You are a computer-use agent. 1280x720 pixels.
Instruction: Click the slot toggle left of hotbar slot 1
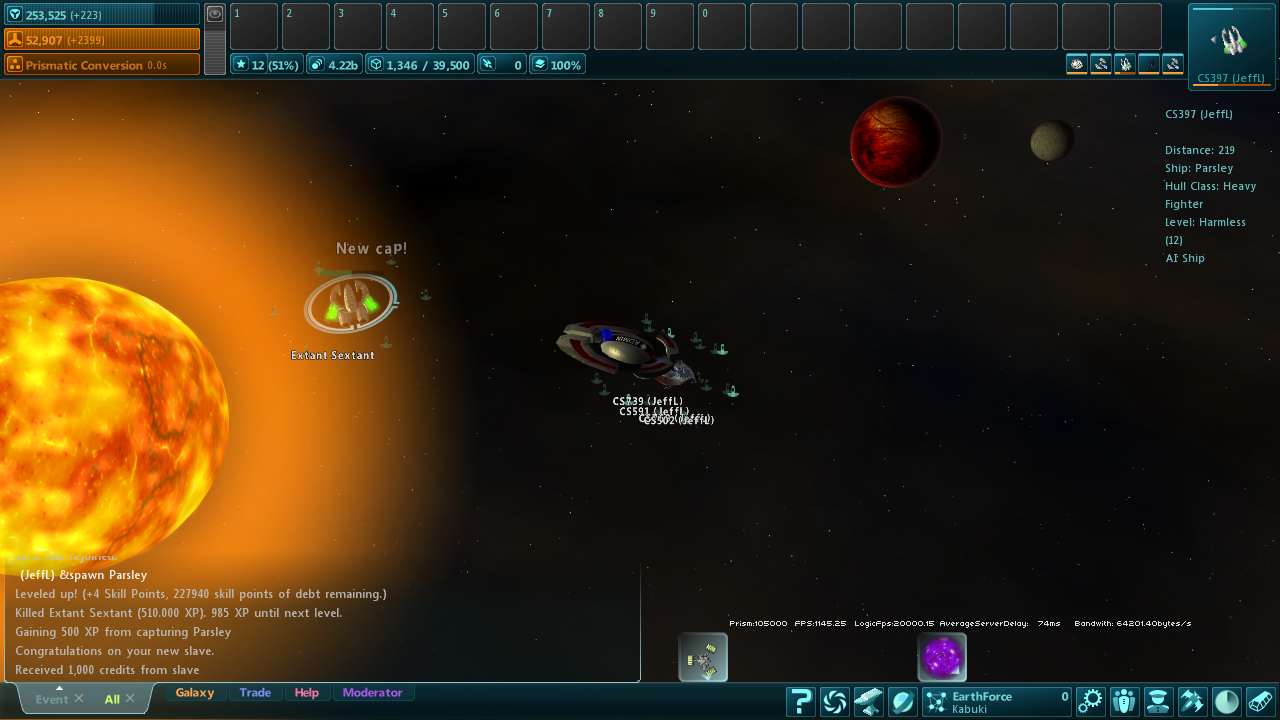215,14
